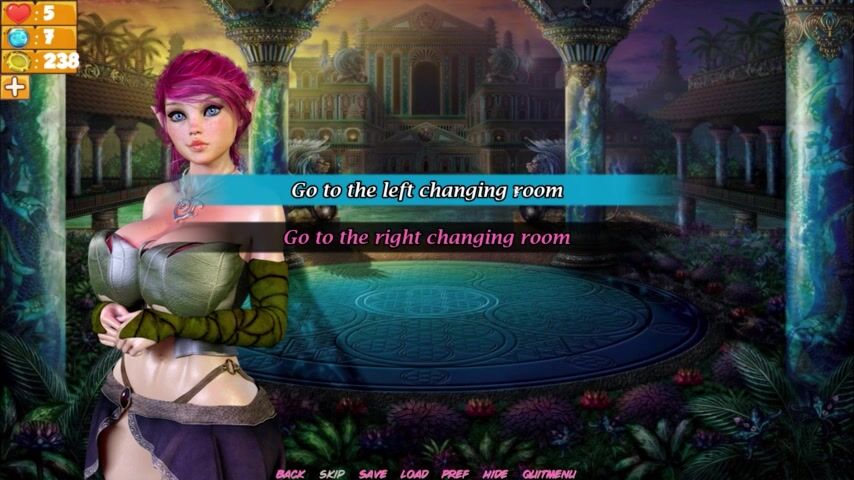Image resolution: width=854 pixels, height=480 pixels.
Task: Go BACK in the dialogue
Action: pos(290,473)
